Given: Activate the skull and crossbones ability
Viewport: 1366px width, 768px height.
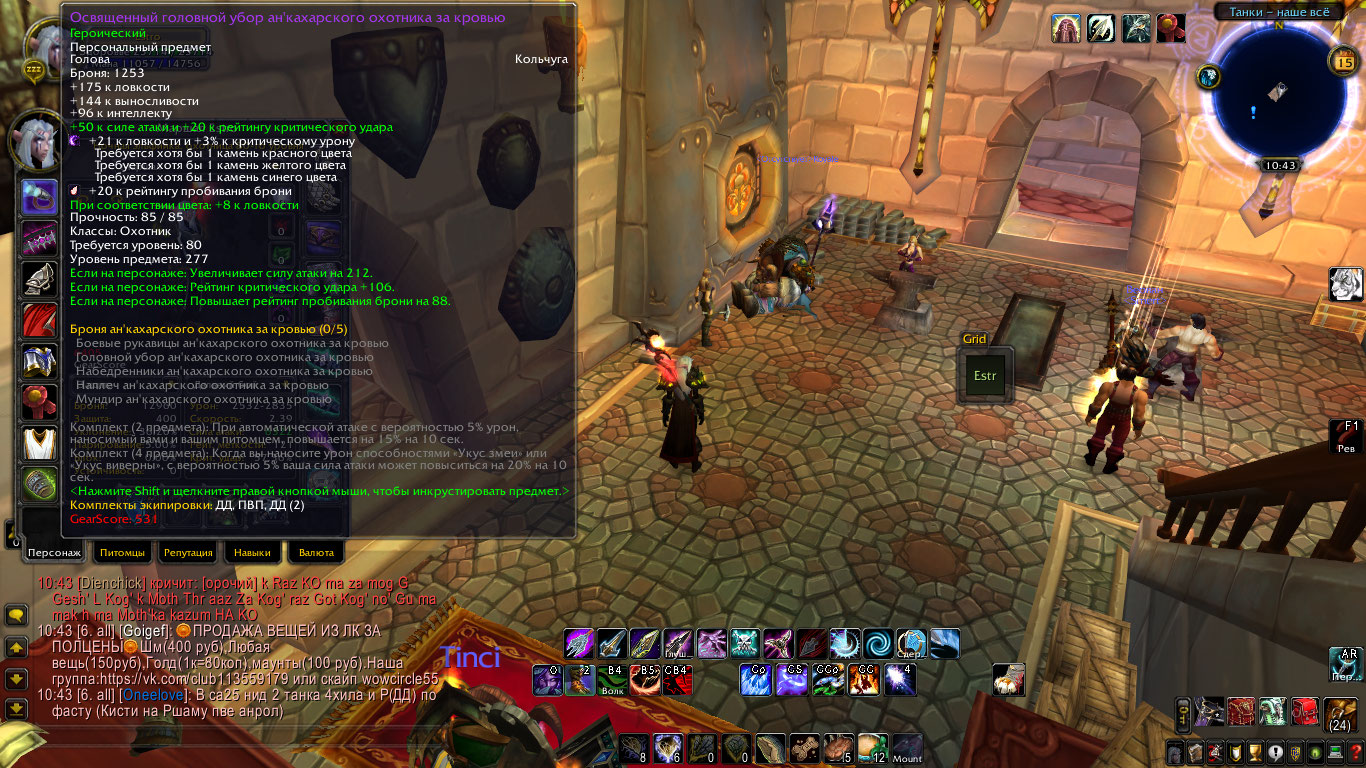Looking at the screenshot, I should pyautogui.click(x=744, y=643).
